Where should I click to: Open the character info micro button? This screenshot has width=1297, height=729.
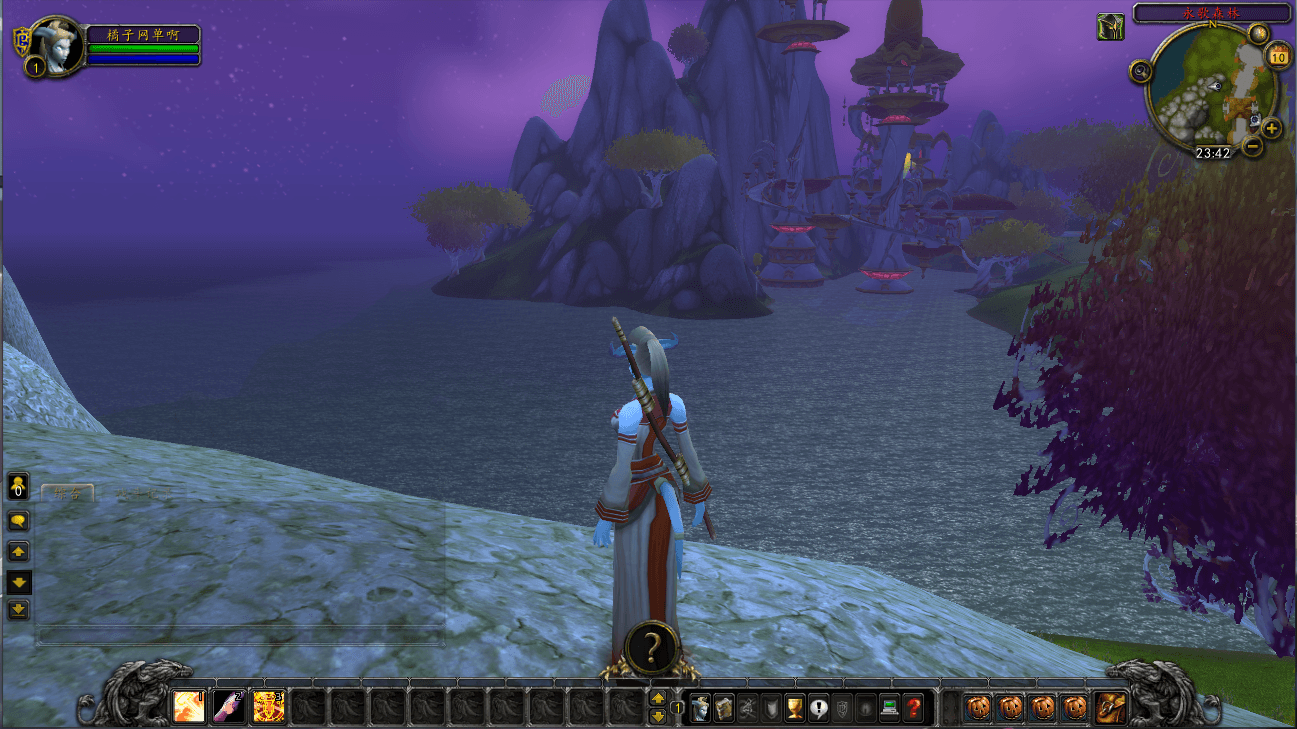[x=700, y=708]
